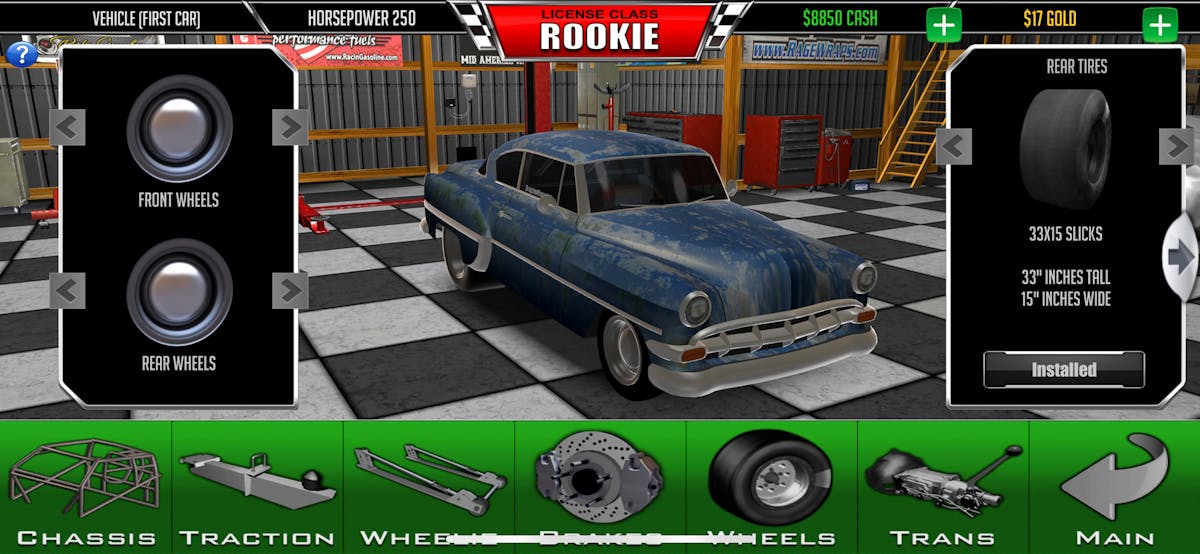Browse to previous rear tires option
The width and height of the screenshot is (1200, 554).
(954, 147)
